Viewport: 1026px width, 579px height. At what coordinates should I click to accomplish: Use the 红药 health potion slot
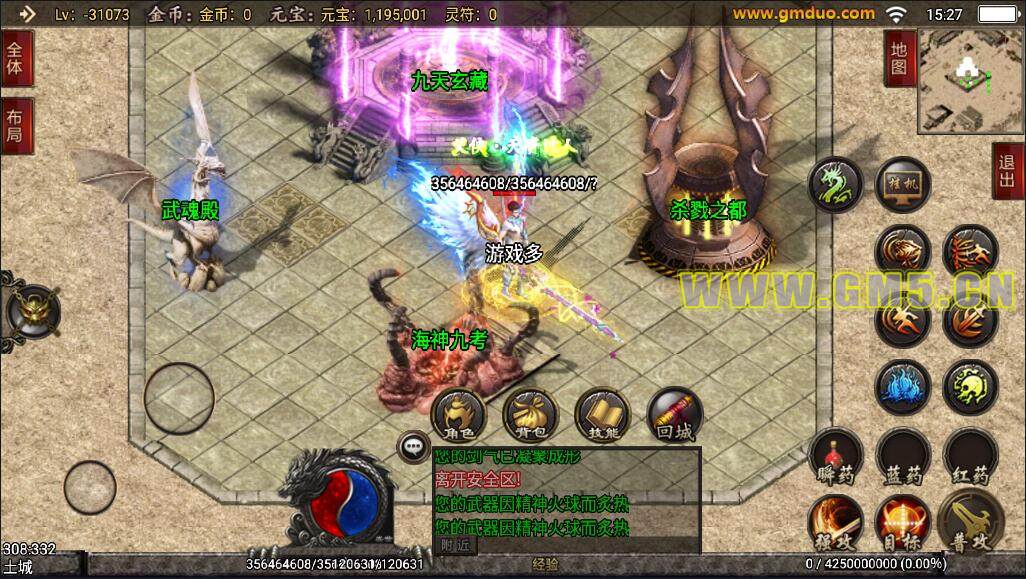[970, 456]
